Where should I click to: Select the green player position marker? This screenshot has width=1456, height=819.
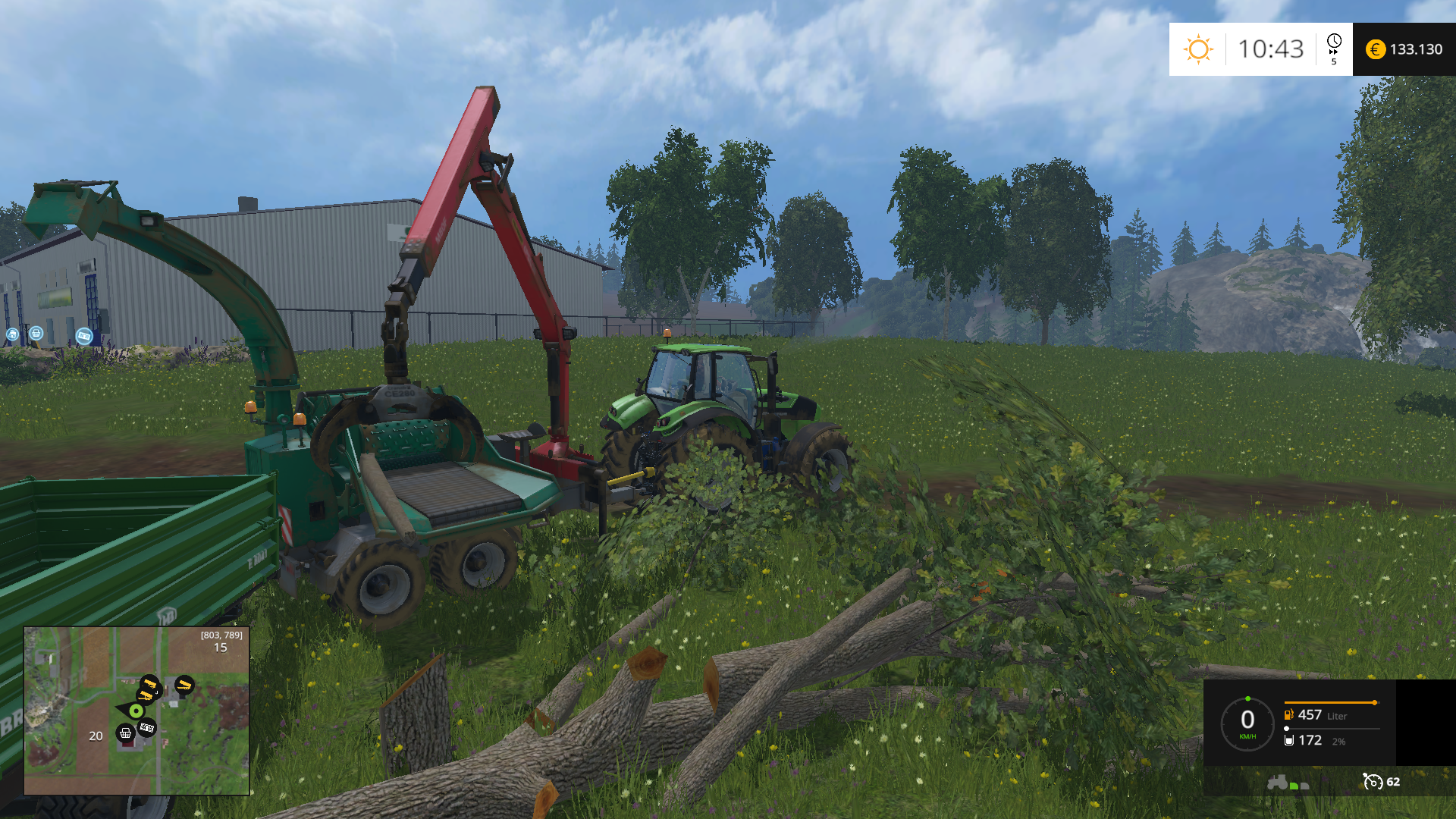click(x=136, y=711)
